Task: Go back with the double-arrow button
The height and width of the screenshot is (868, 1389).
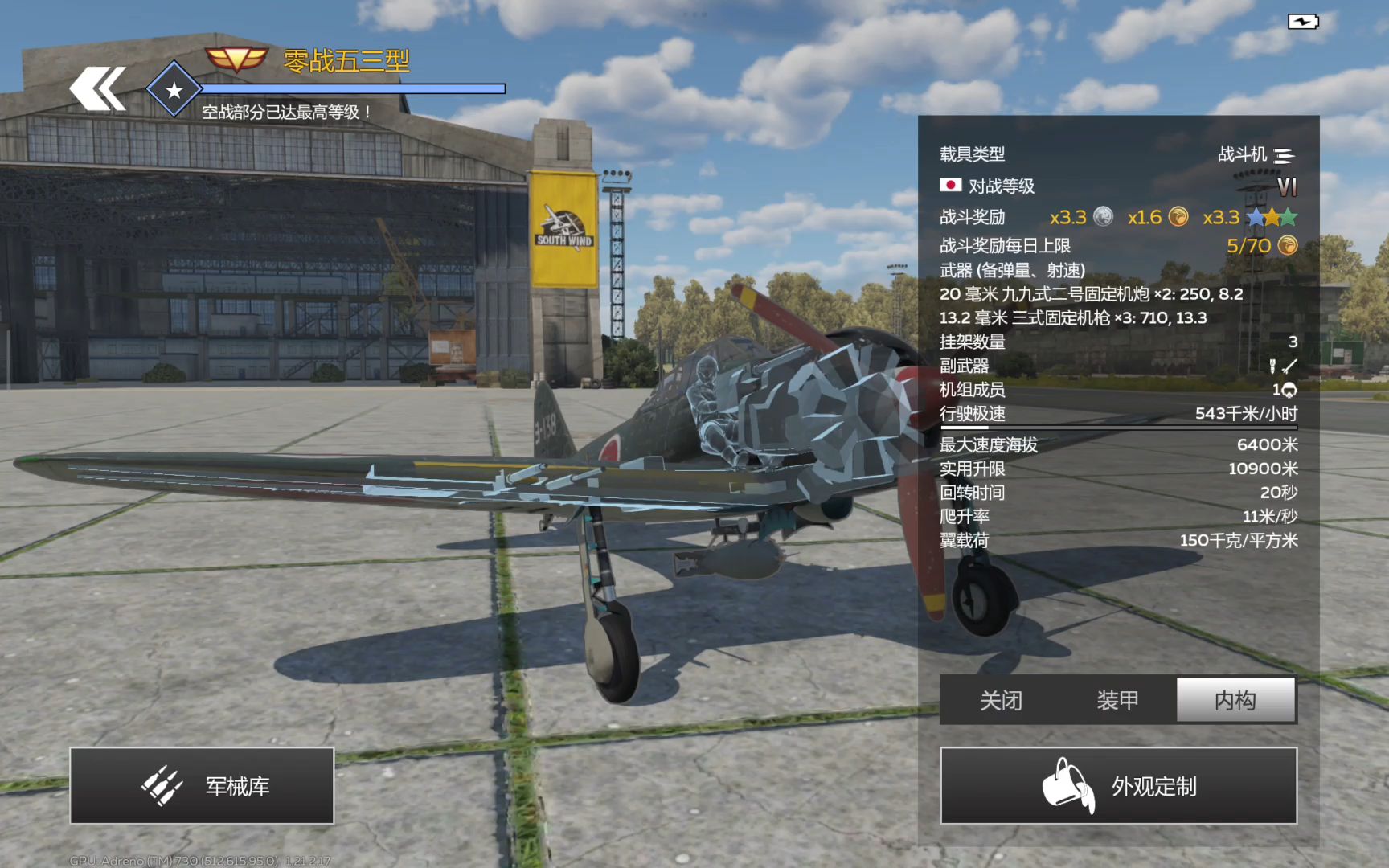Action: pos(98,88)
